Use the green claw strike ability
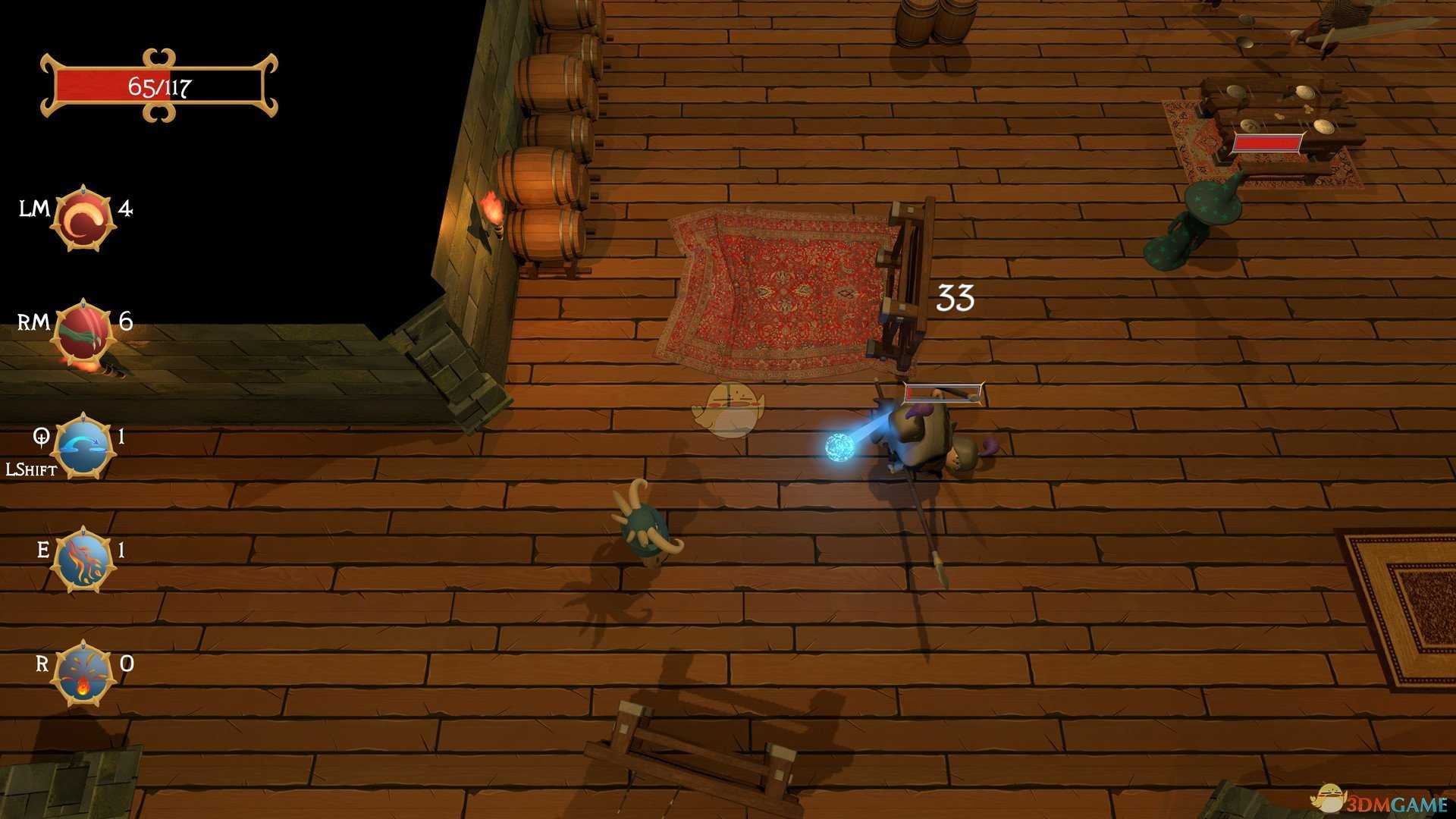1456x819 pixels. pyautogui.click(x=84, y=332)
